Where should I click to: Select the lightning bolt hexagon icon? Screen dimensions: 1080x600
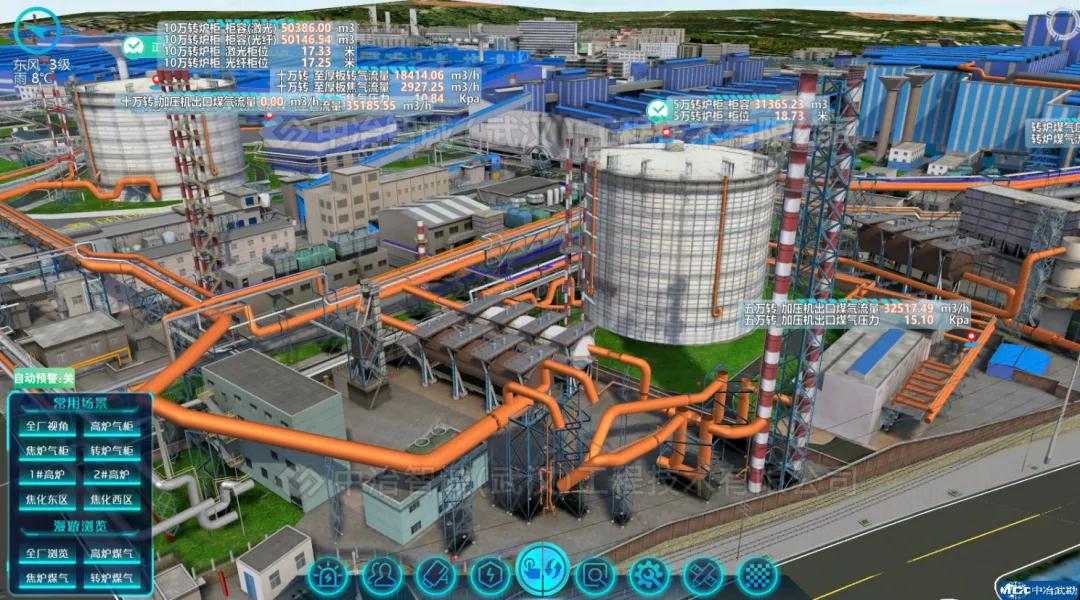[x=490, y=575]
